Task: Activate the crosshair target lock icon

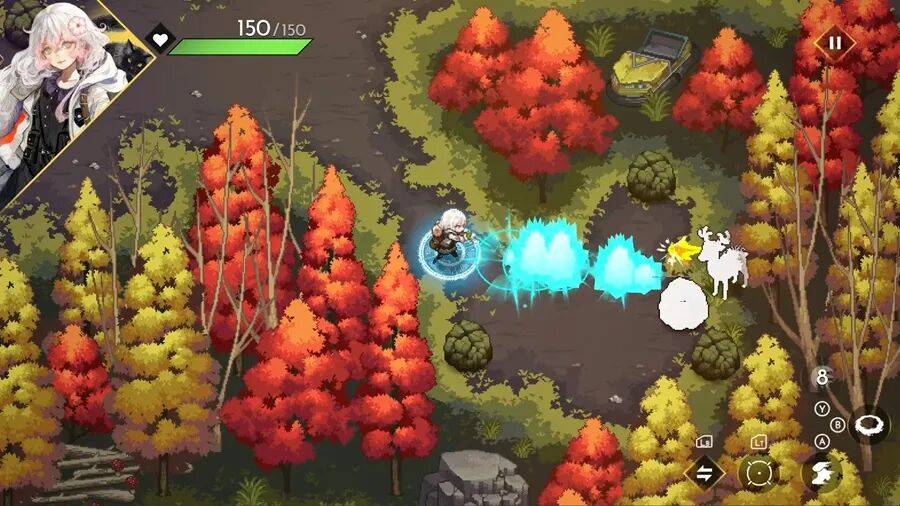Action: point(758,472)
